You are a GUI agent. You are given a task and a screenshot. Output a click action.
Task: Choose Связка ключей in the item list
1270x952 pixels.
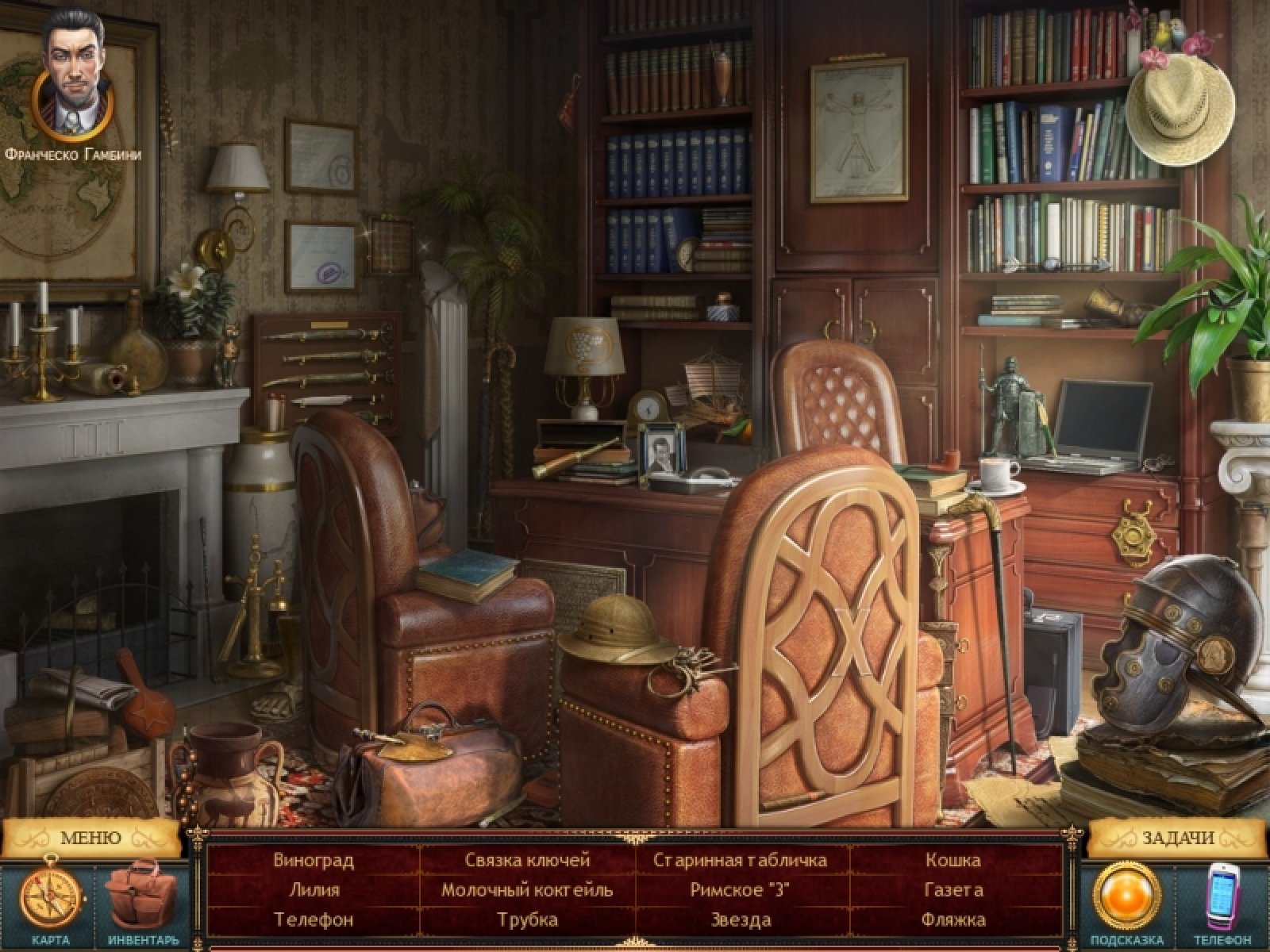527,860
